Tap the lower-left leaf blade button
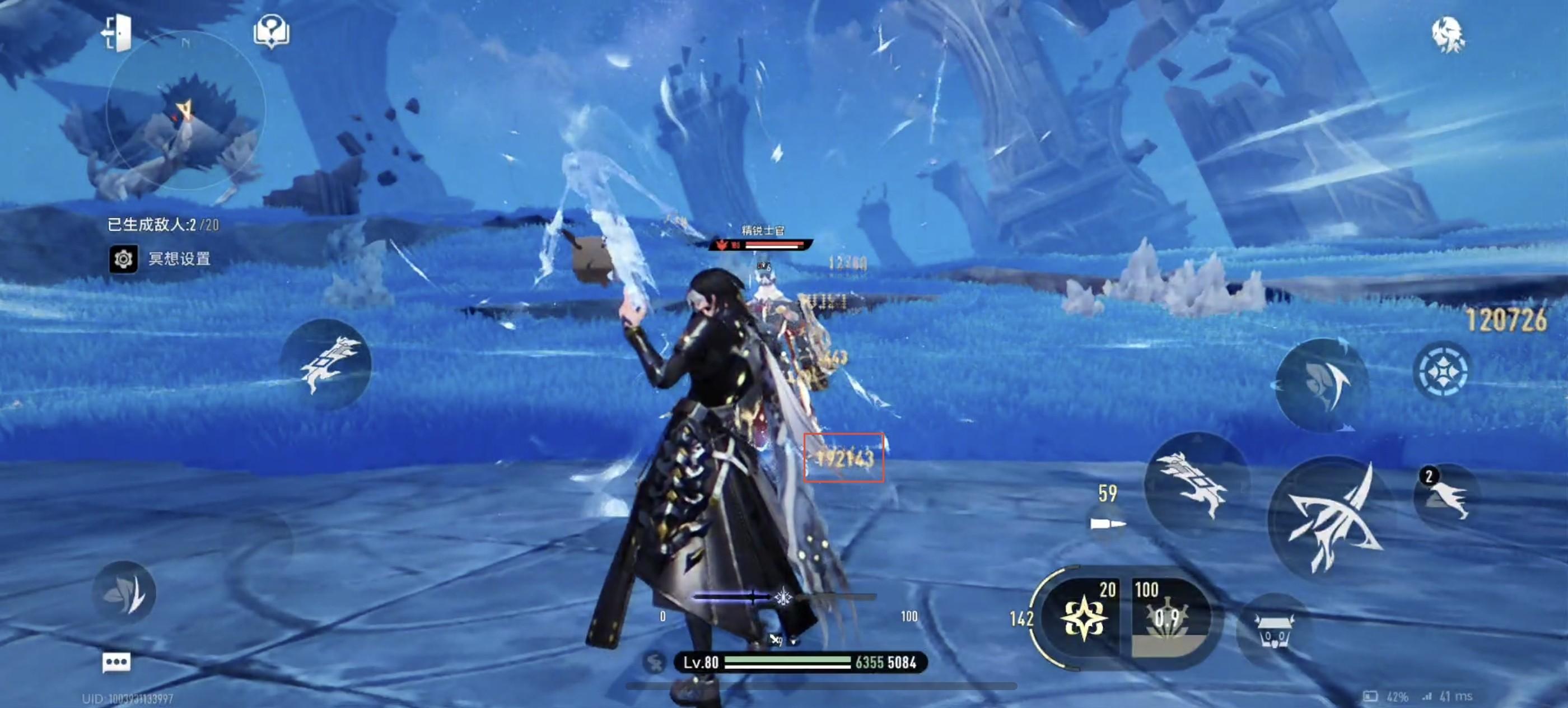The height and width of the screenshot is (708, 1568). click(124, 592)
